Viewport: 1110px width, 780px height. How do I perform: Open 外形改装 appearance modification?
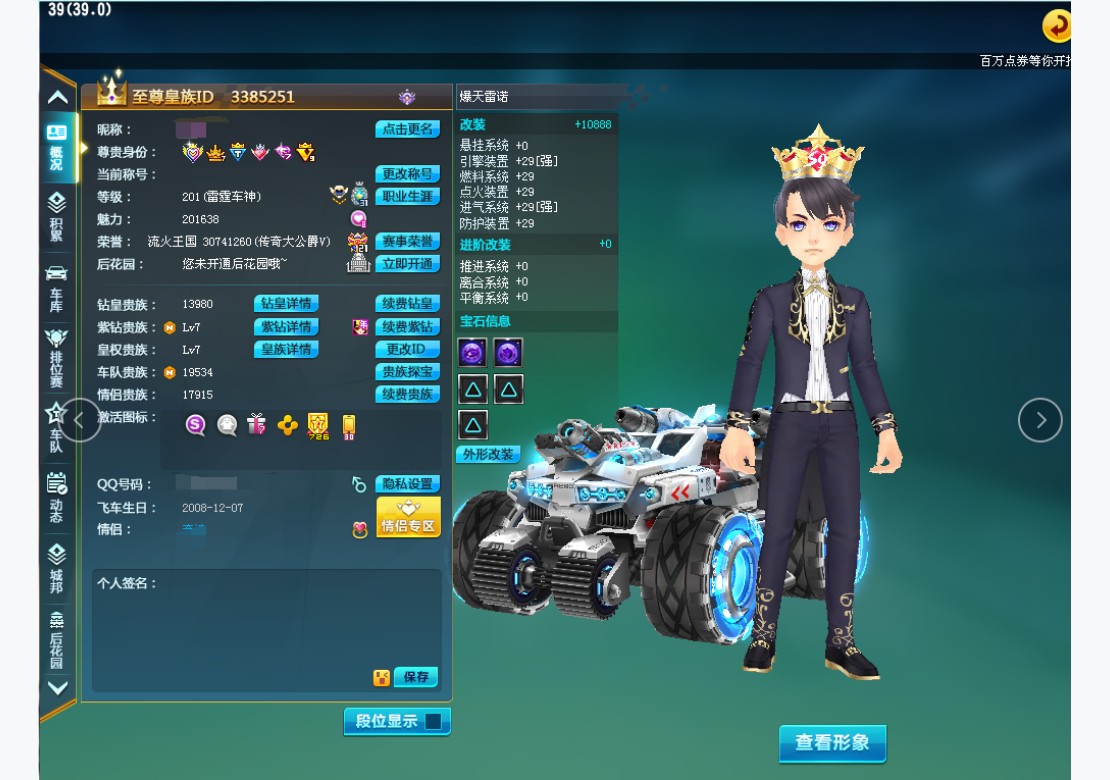point(488,454)
